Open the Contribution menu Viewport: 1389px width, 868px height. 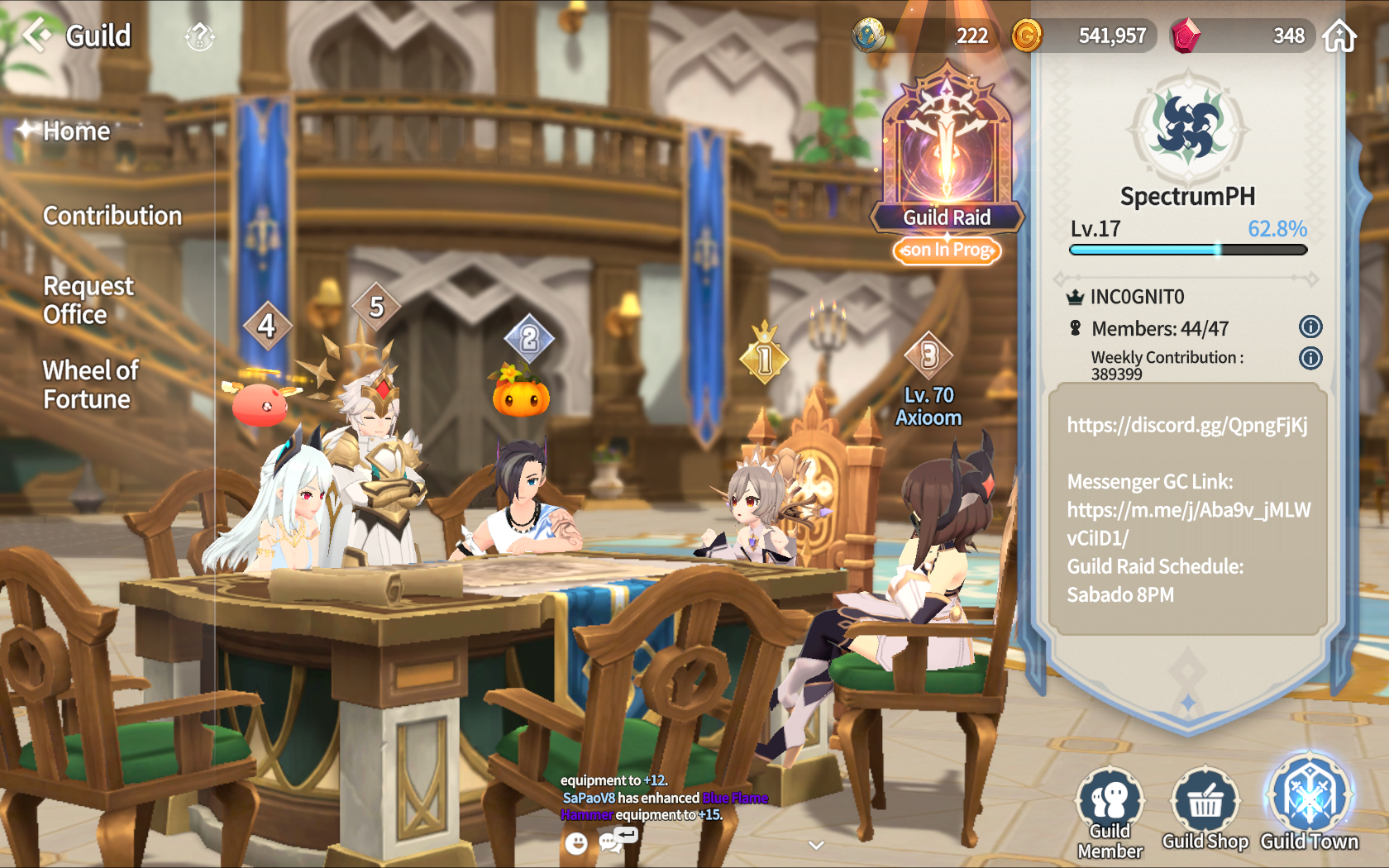click(112, 216)
